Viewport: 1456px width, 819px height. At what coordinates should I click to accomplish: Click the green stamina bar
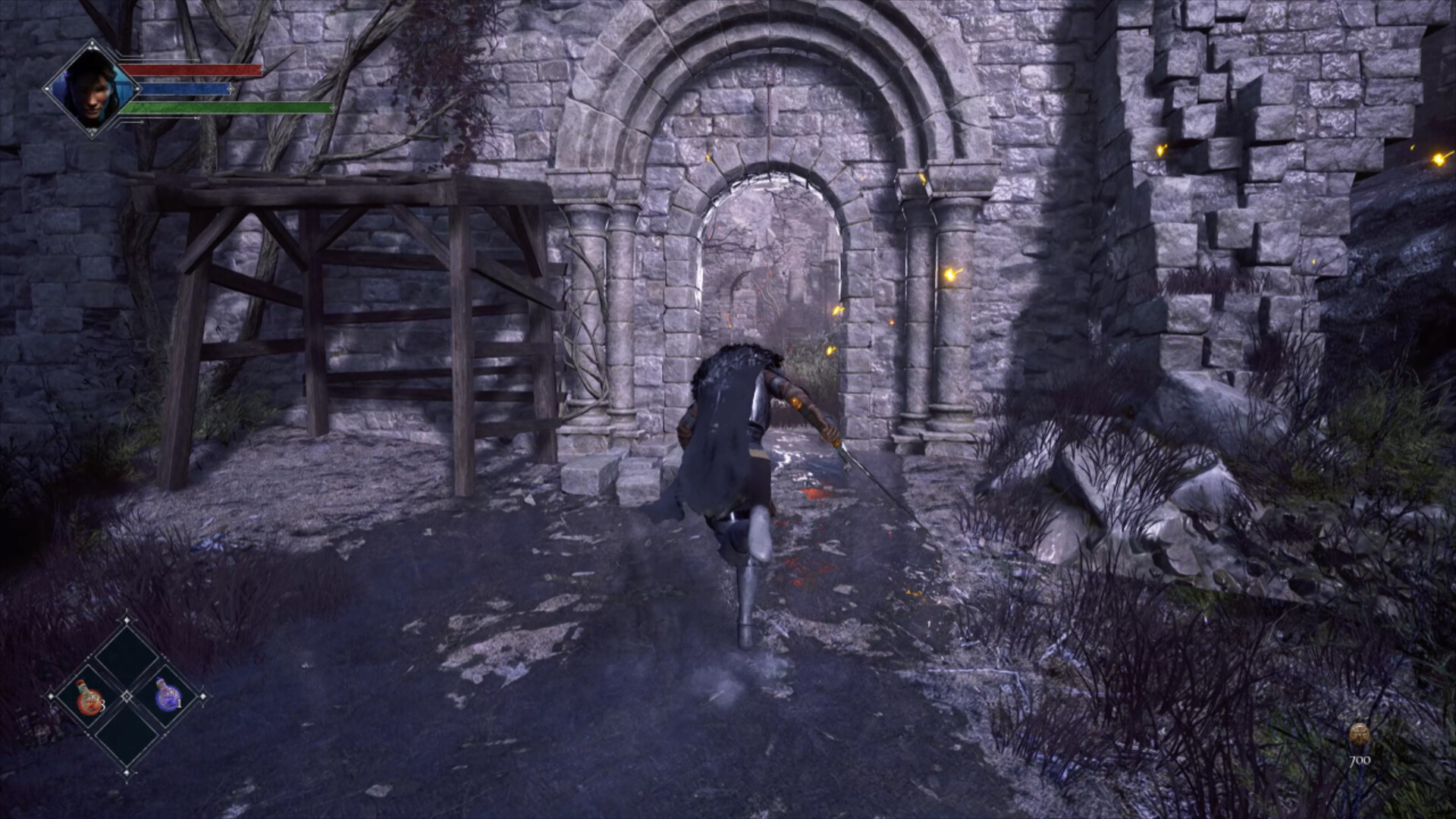(x=228, y=108)
